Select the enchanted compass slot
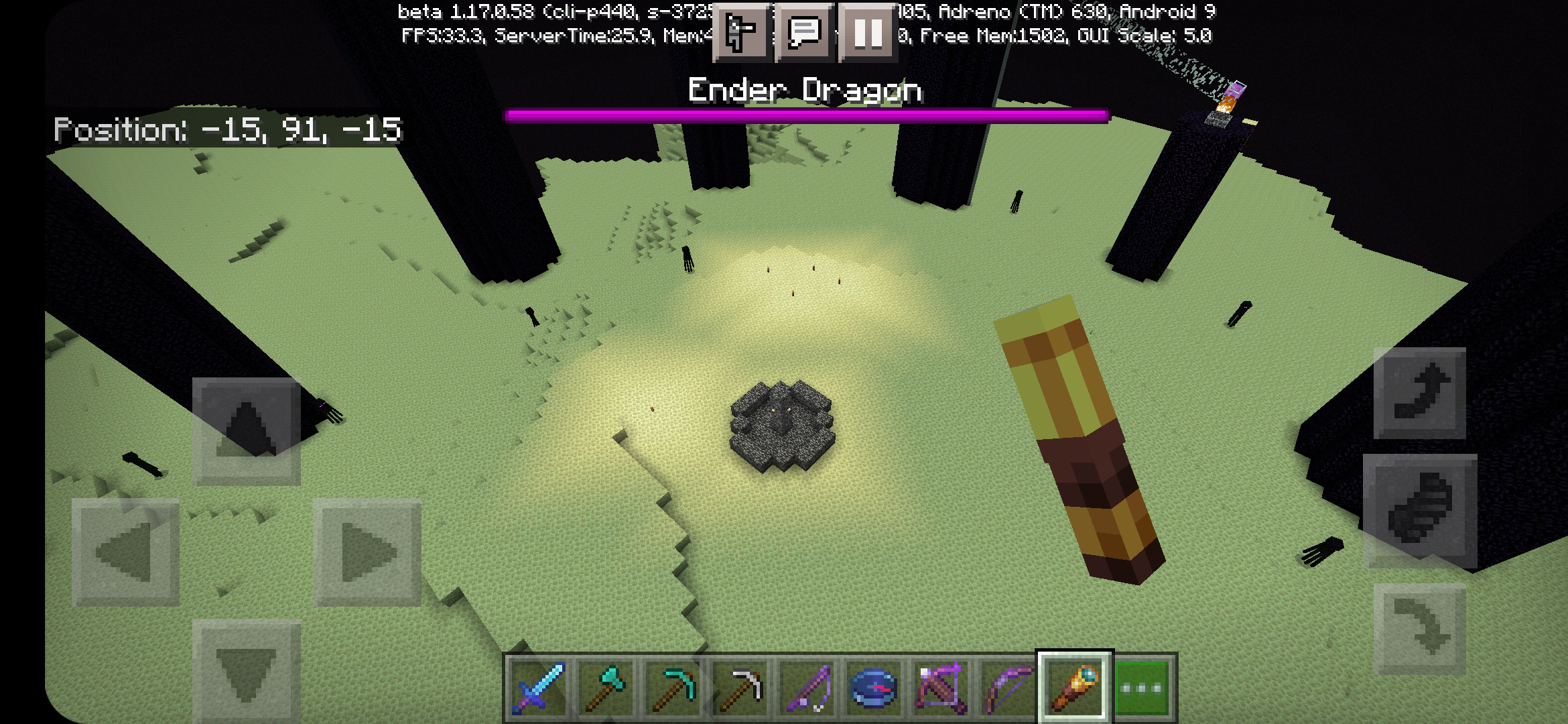 (x=873, y=688)
